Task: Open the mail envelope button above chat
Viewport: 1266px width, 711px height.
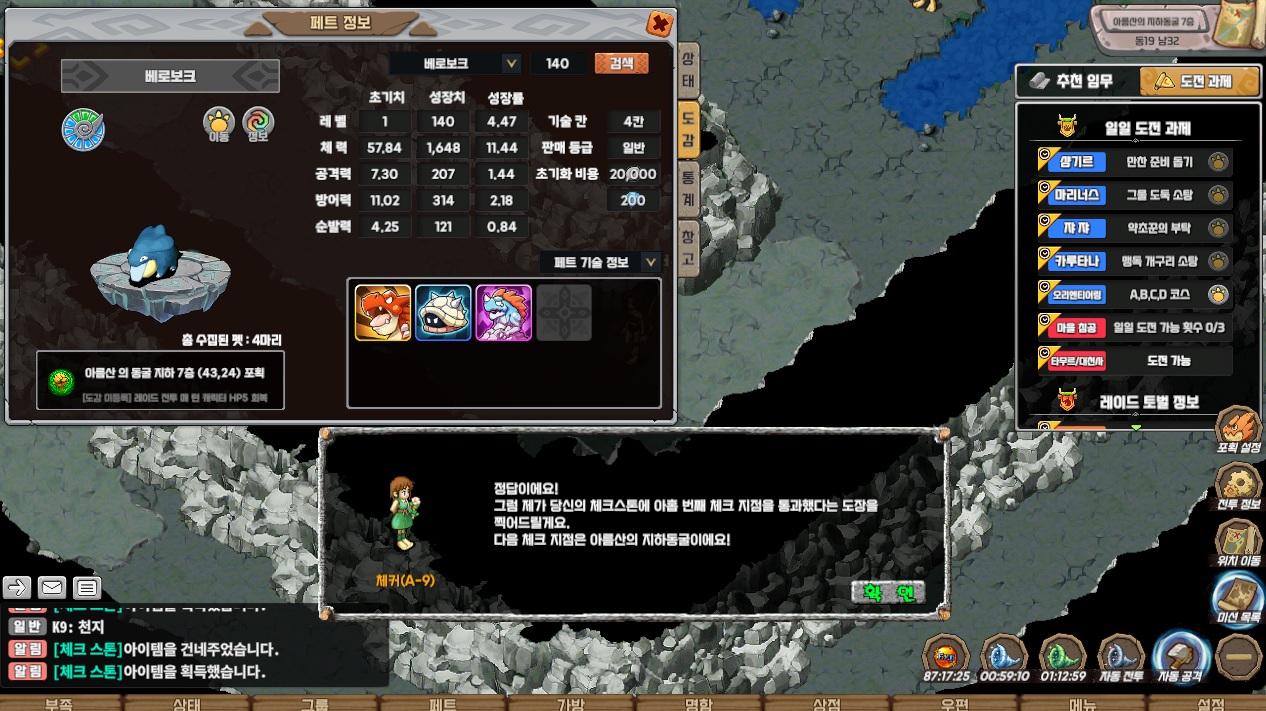Action: pyautogui.click(x=52, y=587)
